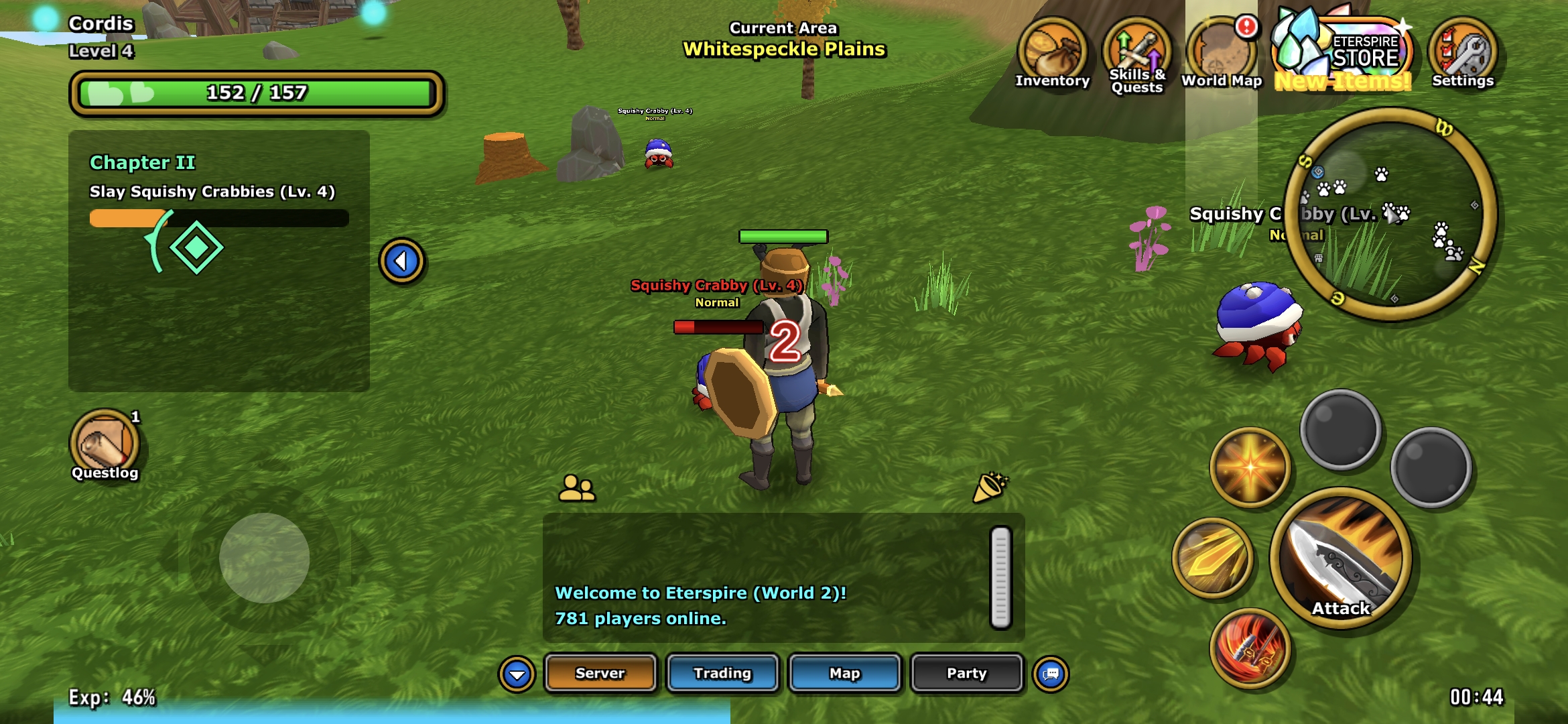Open the Party chat tab
The height and width of the screenshot is (724, 1568).
coord(966,673)
